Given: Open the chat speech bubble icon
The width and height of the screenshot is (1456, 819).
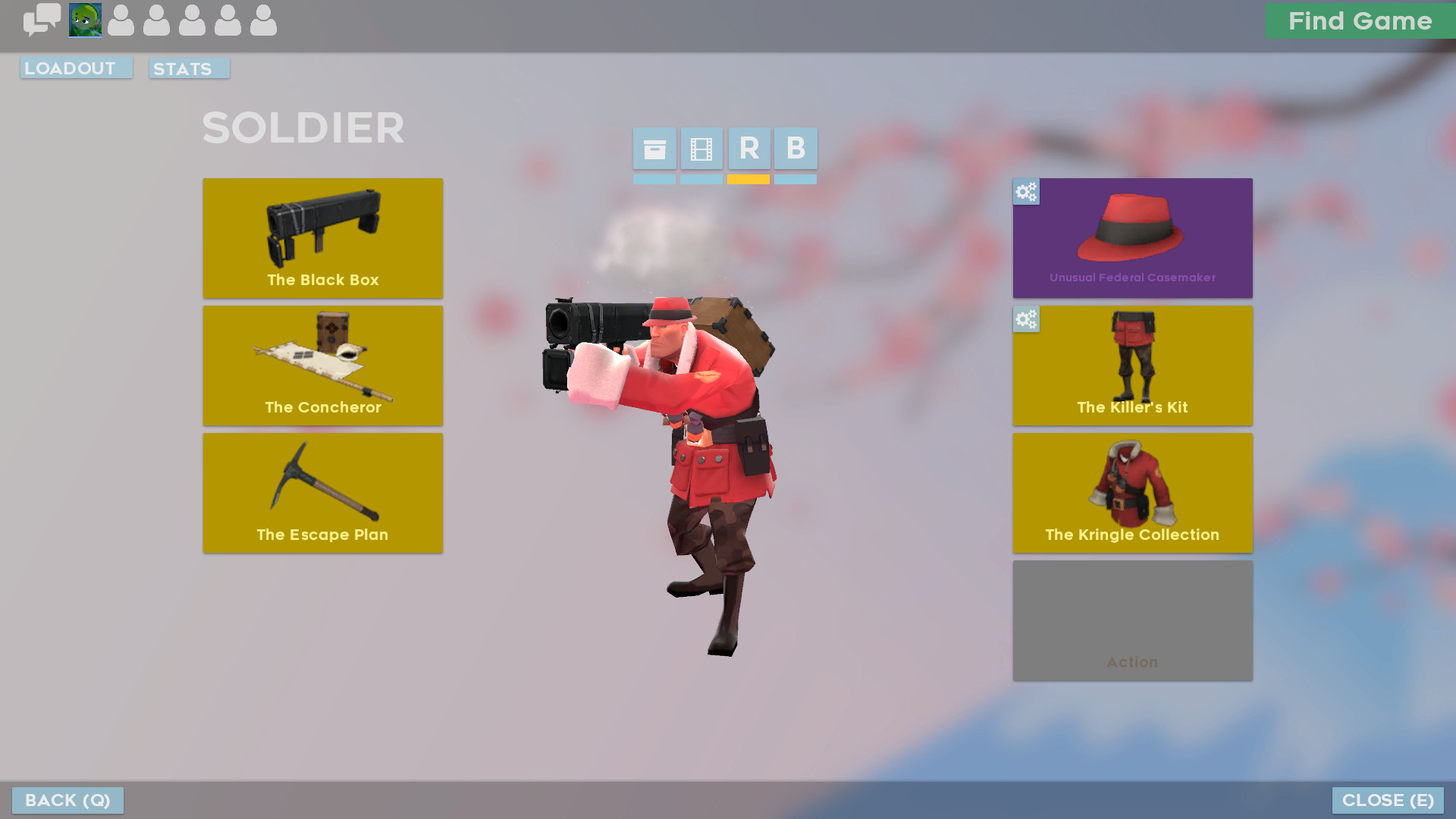Looking at the screenshot, I should [x=42, y=20].
